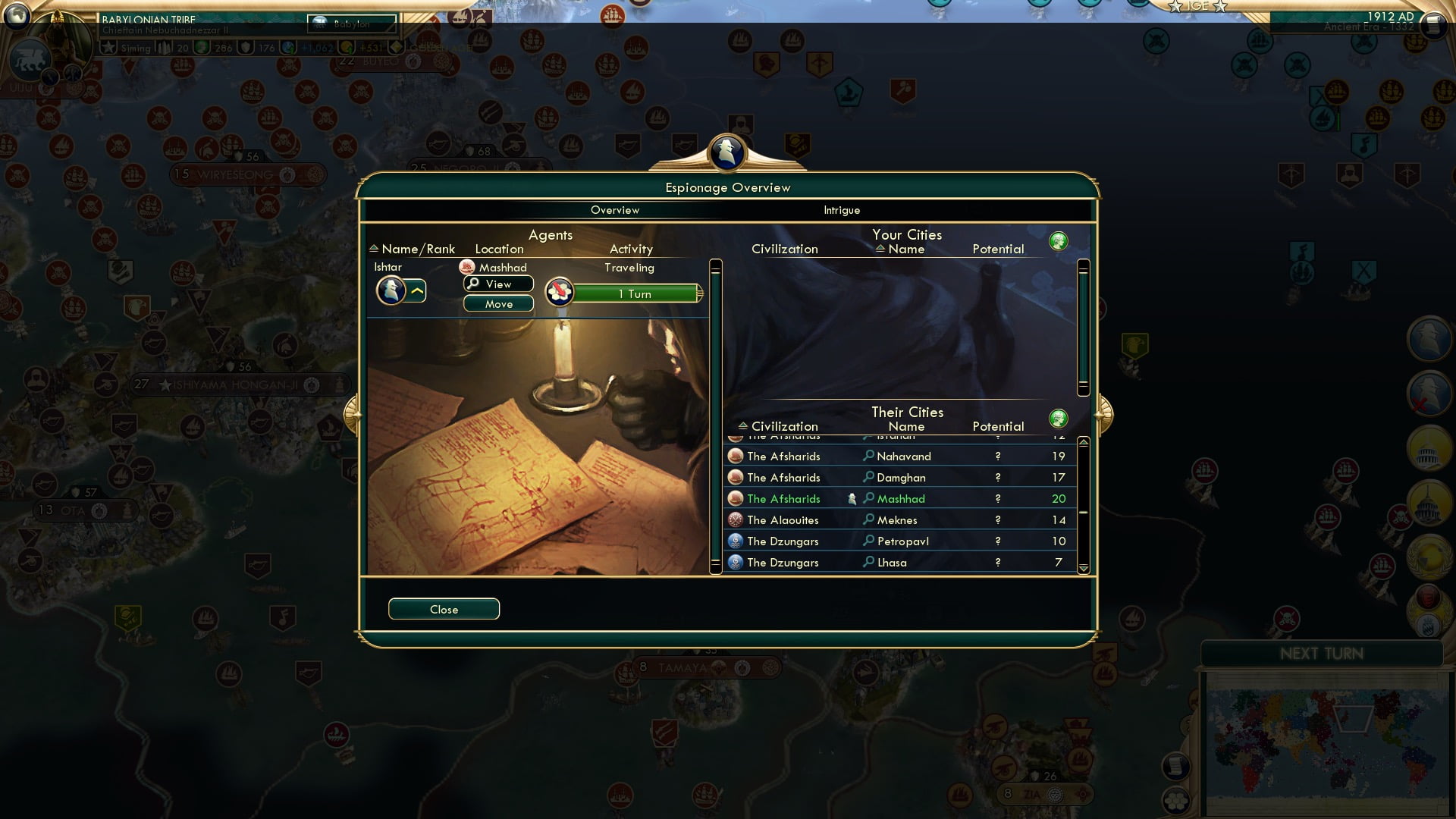The image size is (1456, 819).
Task: Click the globe icon above Their Cities list
Action: click(1059, 418)
